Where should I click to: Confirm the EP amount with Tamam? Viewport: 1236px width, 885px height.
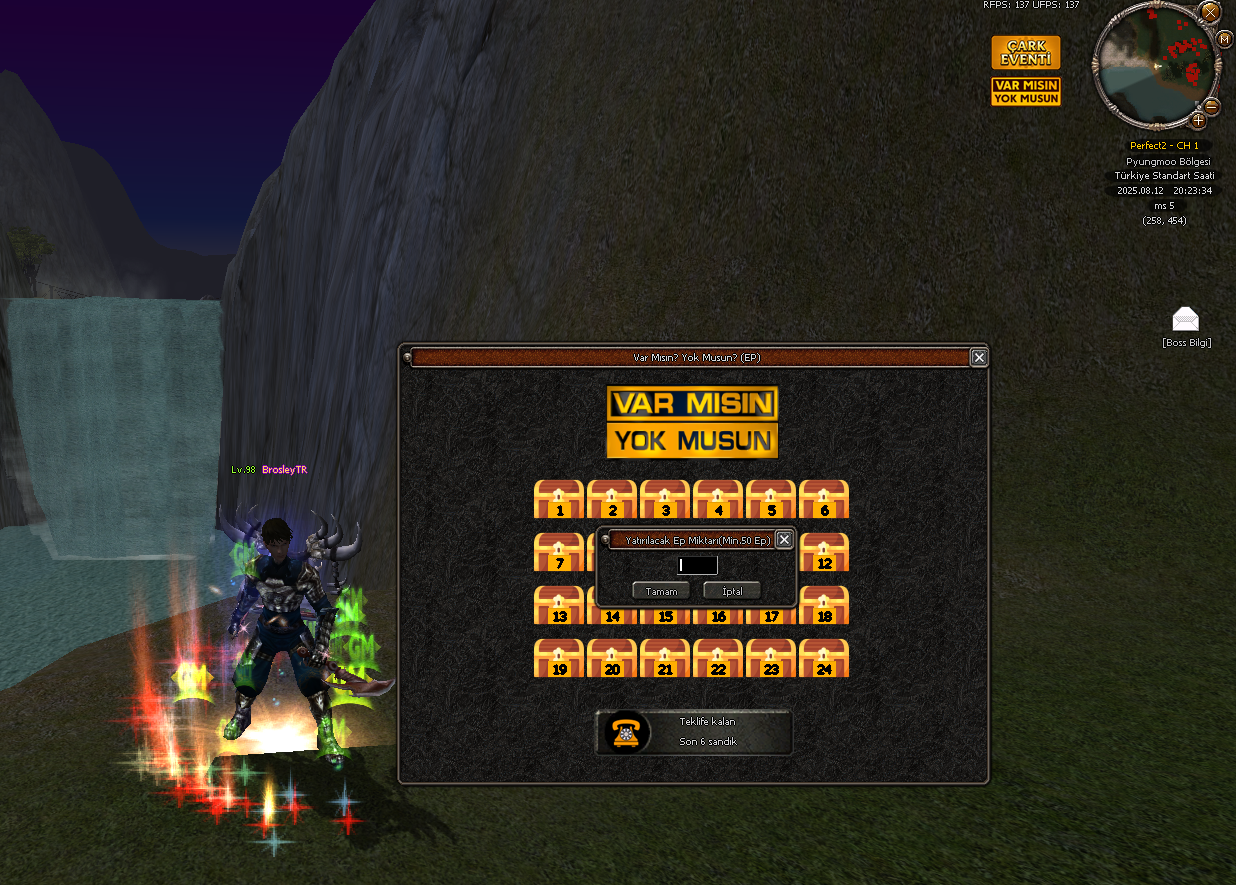point(661,591)
